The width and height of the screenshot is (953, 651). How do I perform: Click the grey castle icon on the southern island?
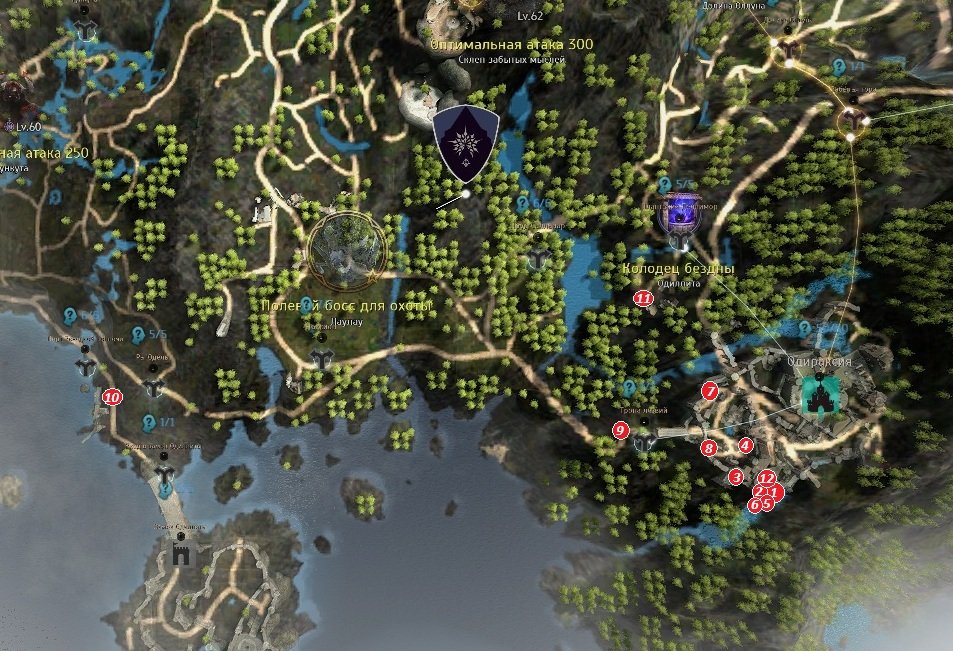click(x=182, y=553)
